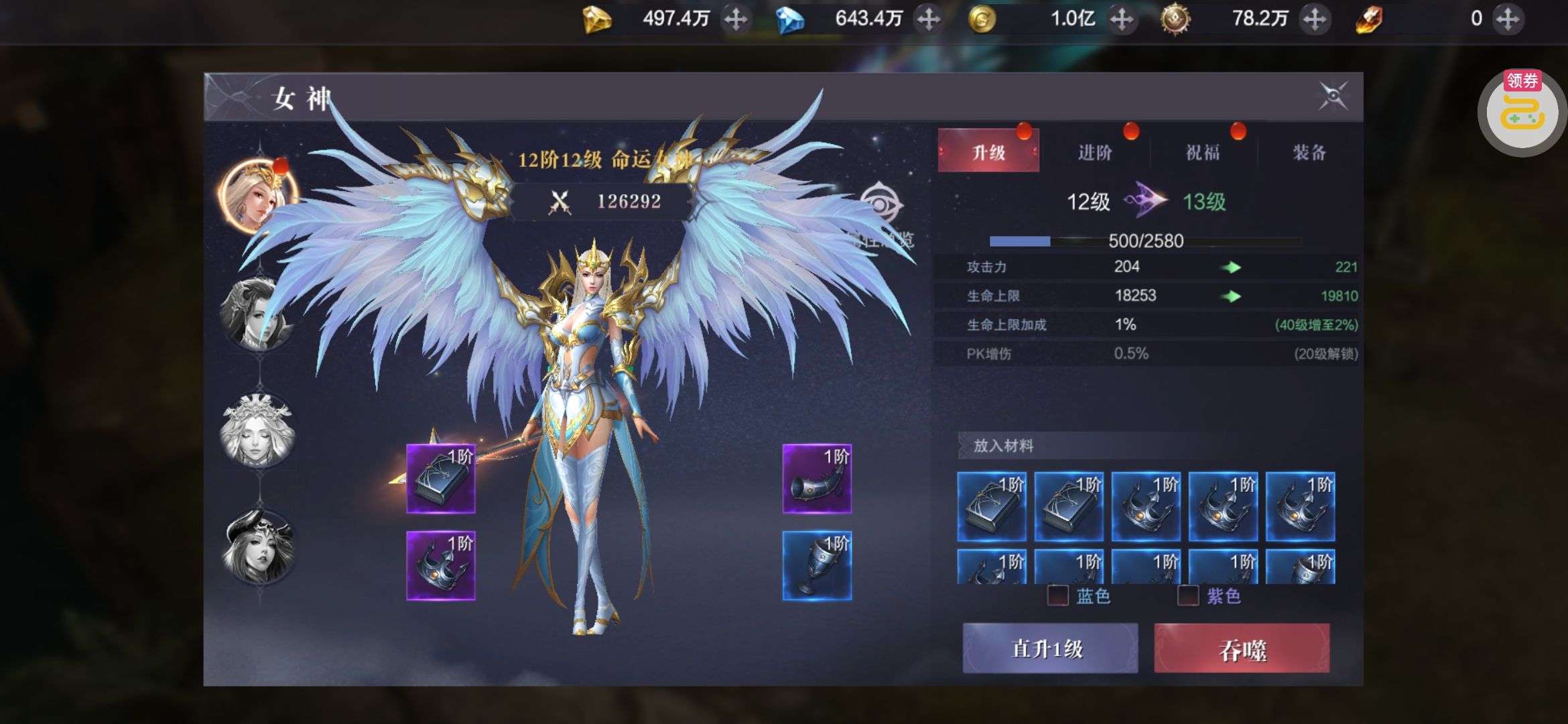Click the equipped purple crown slot
The width and height of the screenshot is (1568, 724).
441,566
